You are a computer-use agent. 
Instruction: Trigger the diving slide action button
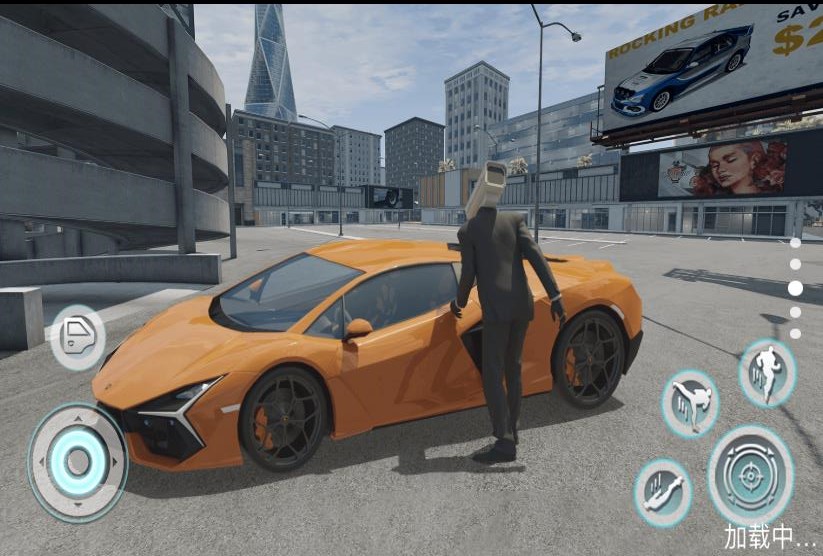663,493
